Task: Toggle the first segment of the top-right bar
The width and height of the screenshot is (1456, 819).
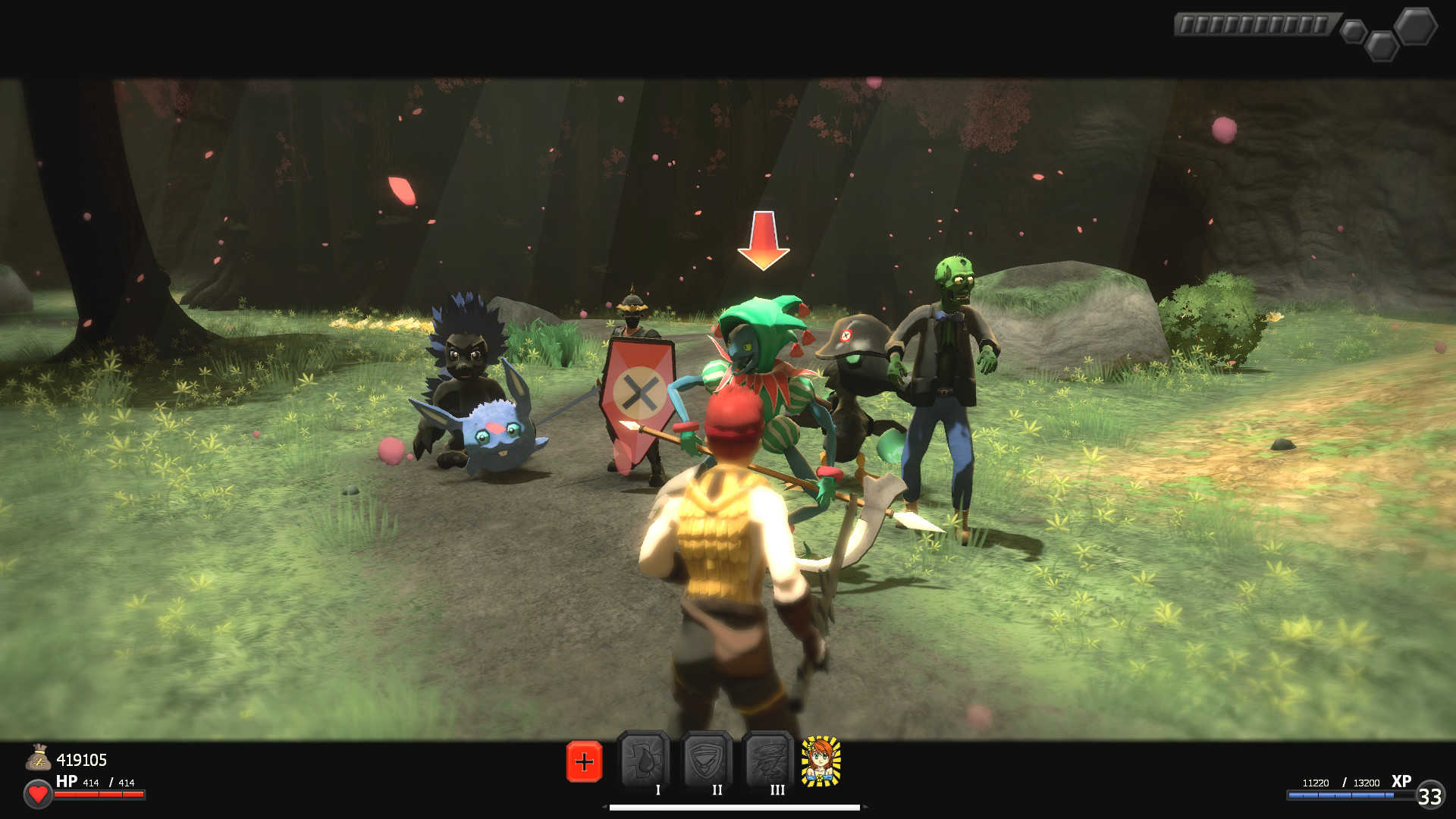Action: click(1187, 24)
